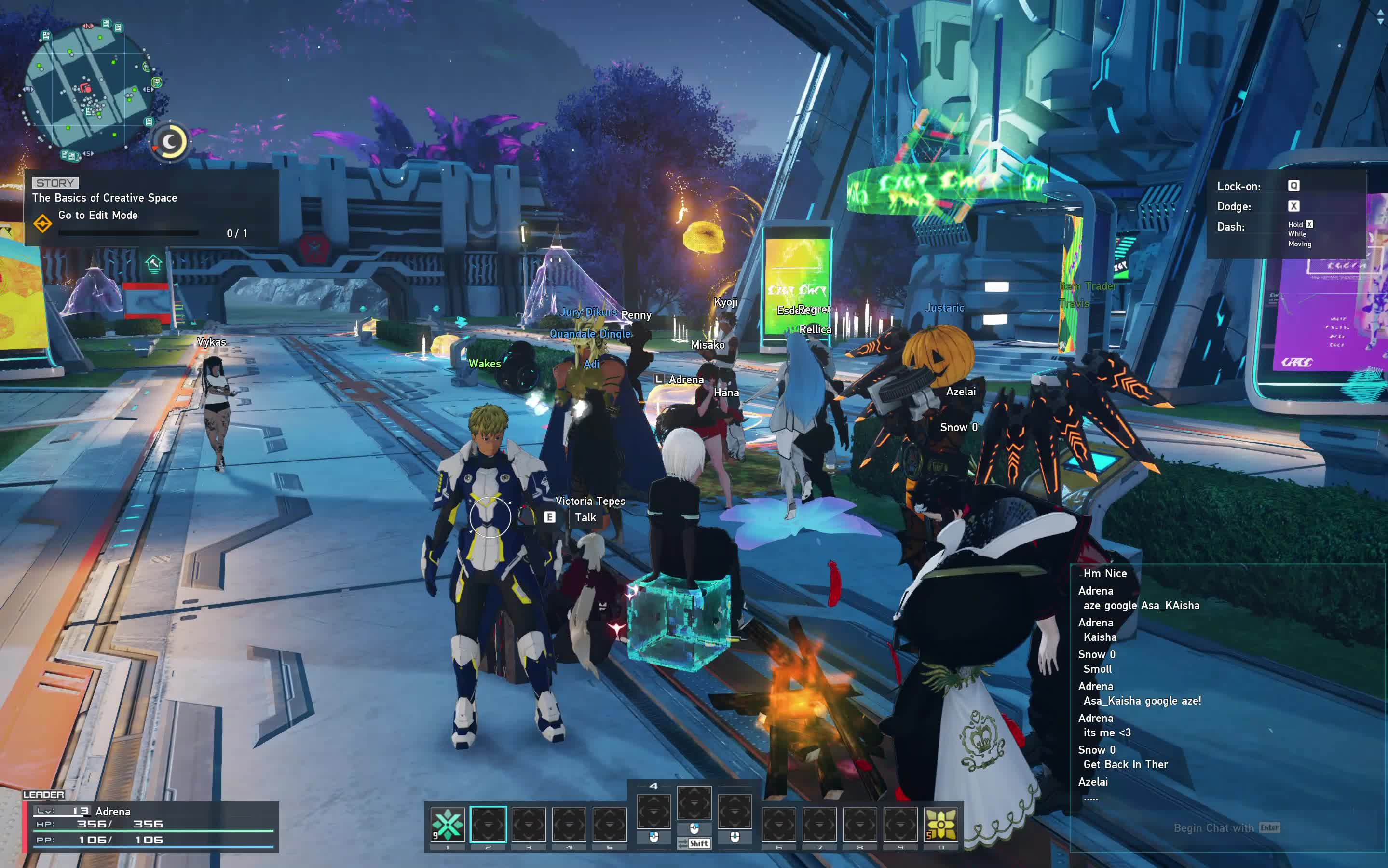Click the green crystal item in hotbar
1388x868 pixels.
click(x=448, y=825)
